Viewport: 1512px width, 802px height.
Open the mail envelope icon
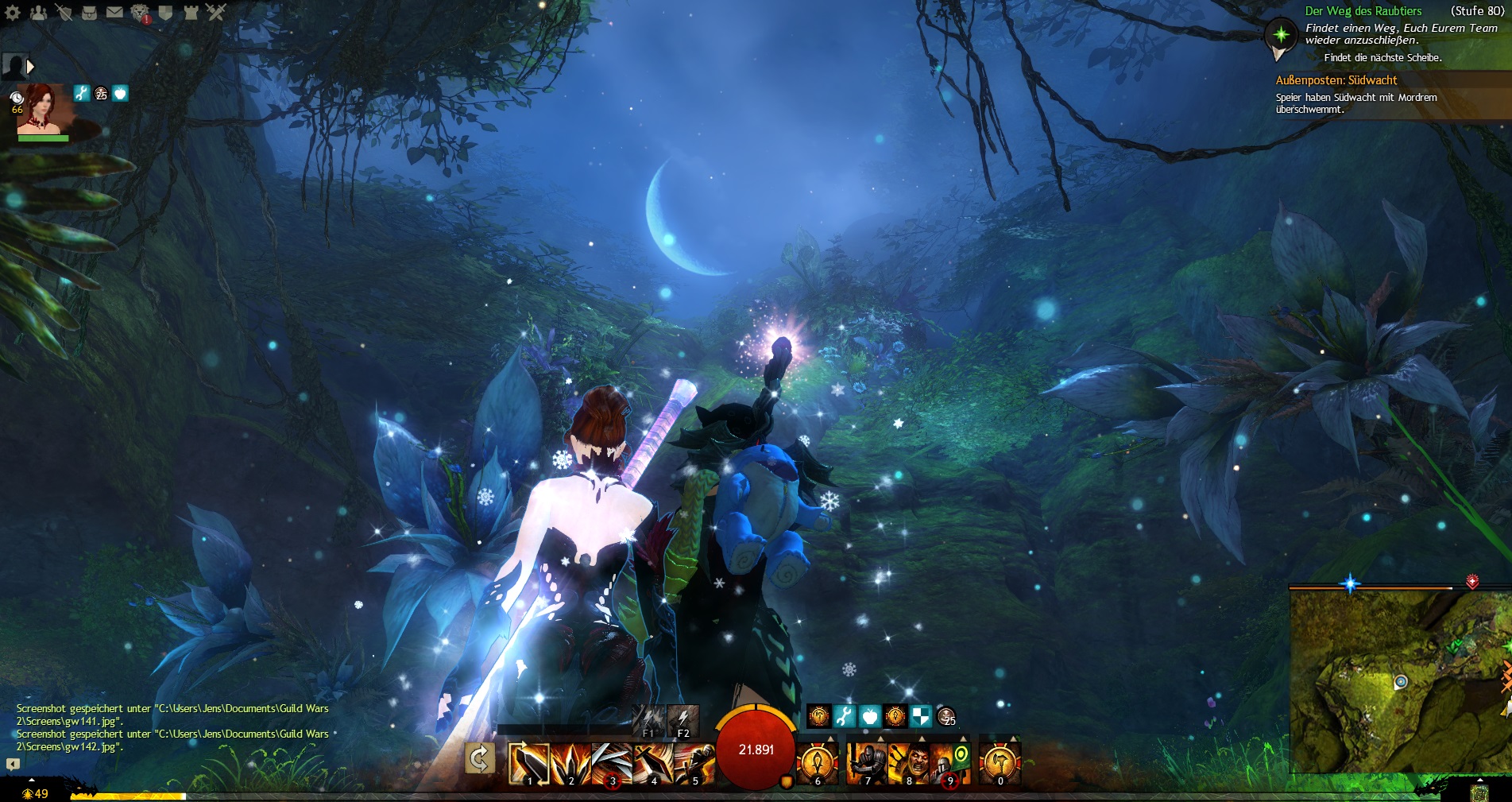point(114,12)
